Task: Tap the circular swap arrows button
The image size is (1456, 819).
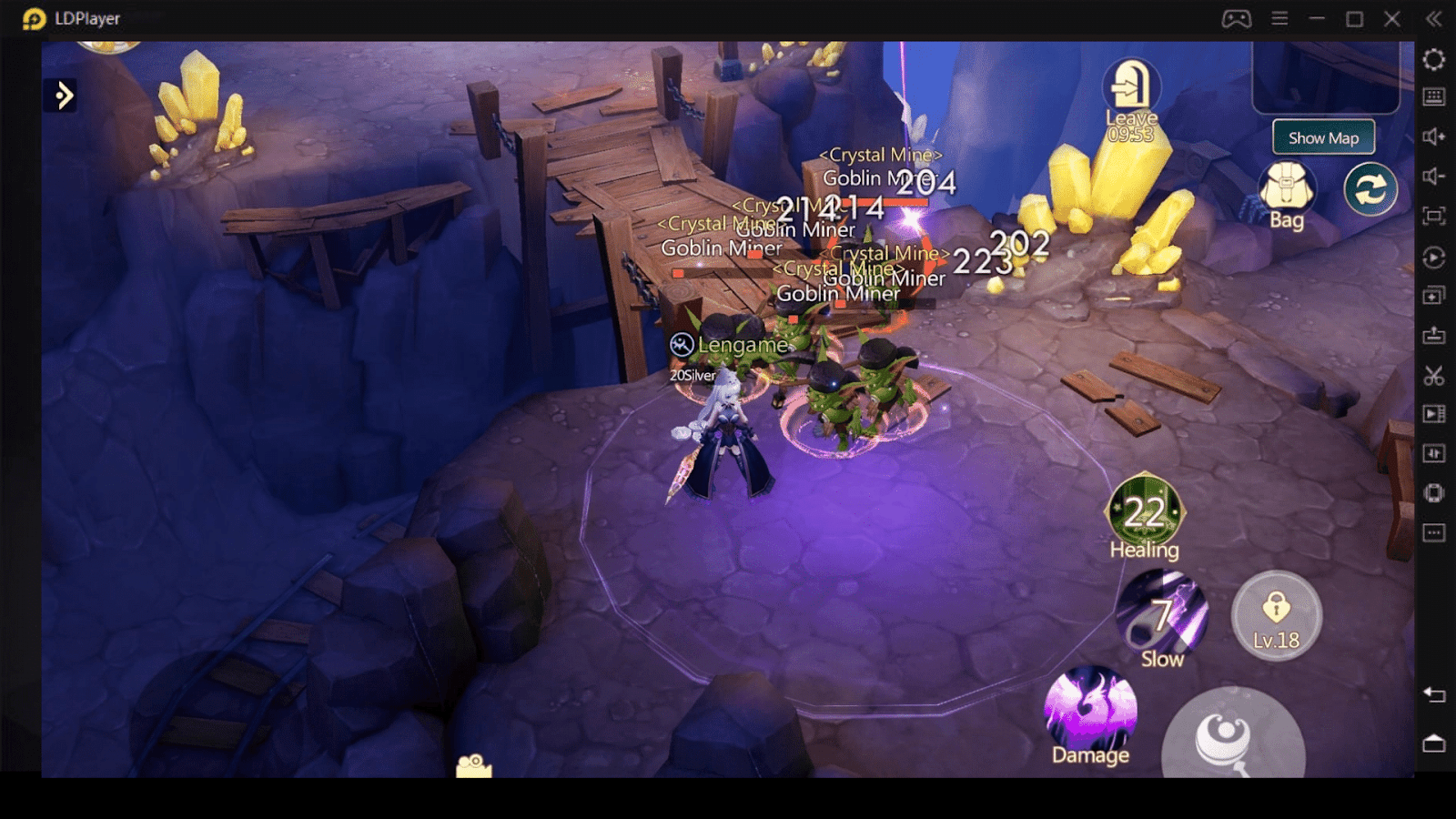Action: click(1370, 189)
